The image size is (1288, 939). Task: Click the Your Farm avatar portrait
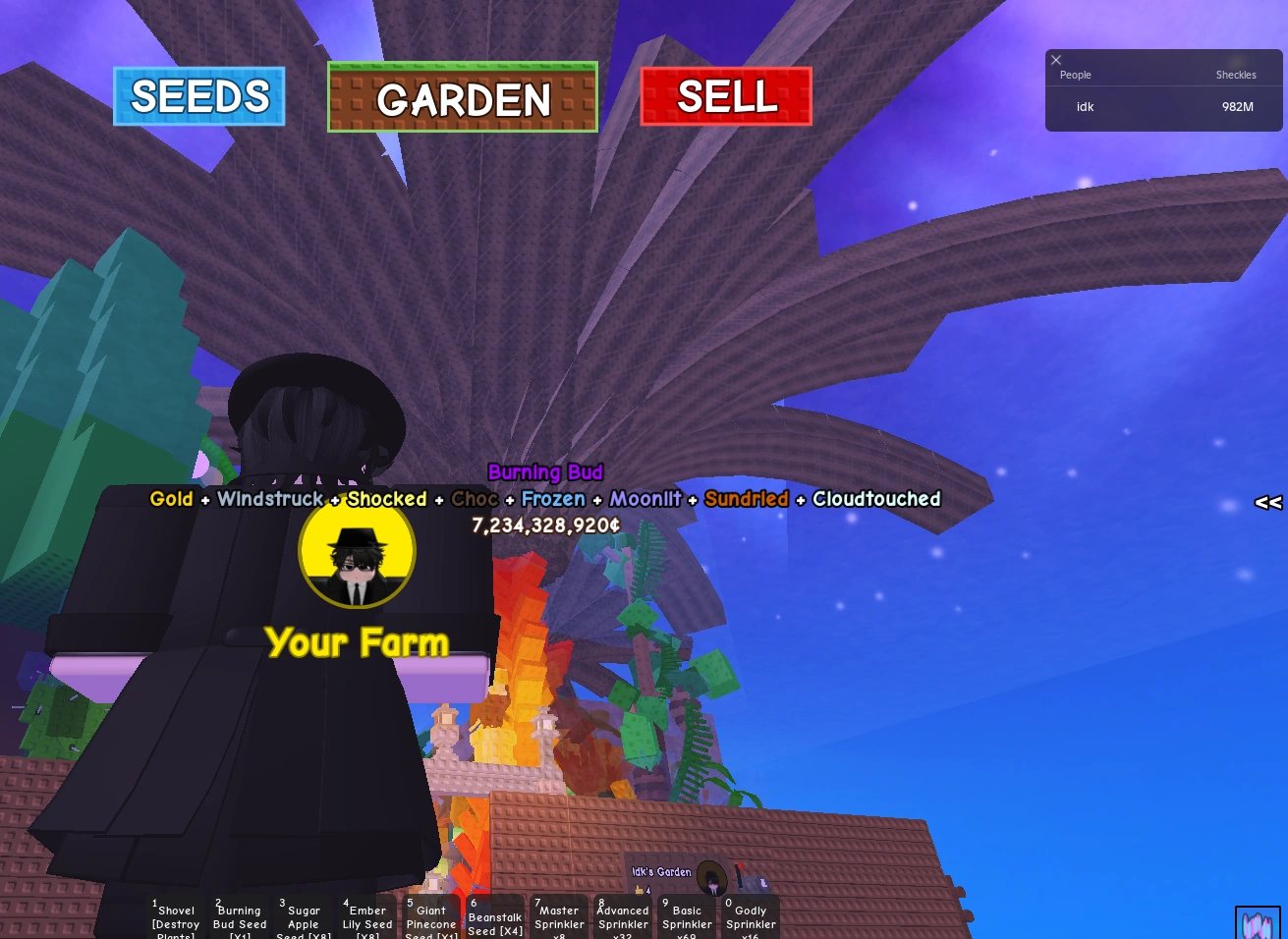[x=357, y=551]
